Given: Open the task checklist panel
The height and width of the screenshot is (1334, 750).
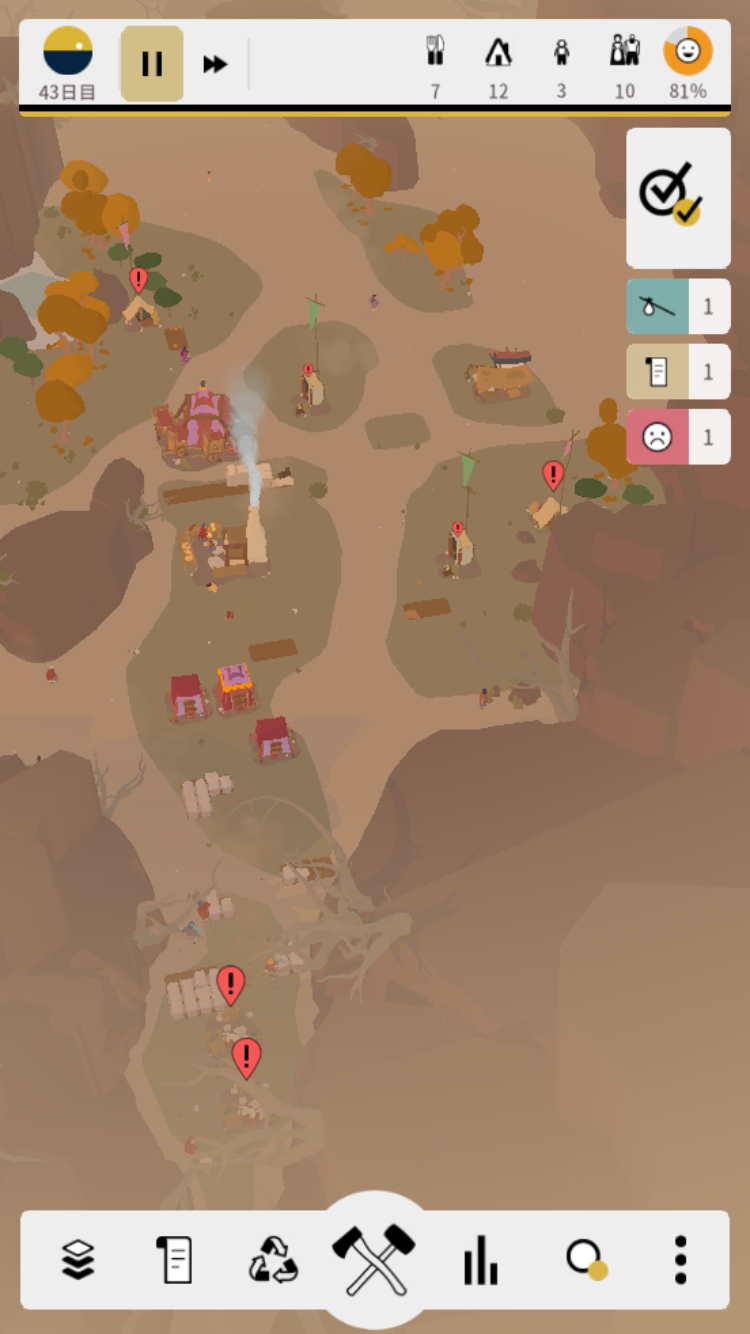Looking at the screenshot, I should [678, 197].
